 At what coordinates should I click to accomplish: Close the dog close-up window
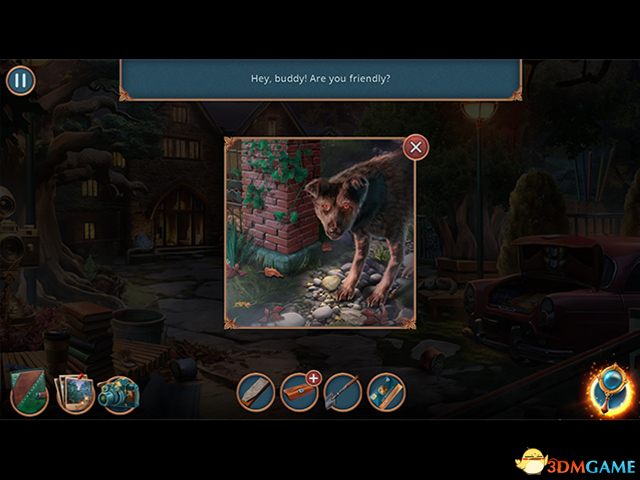[x=416, y=148]
